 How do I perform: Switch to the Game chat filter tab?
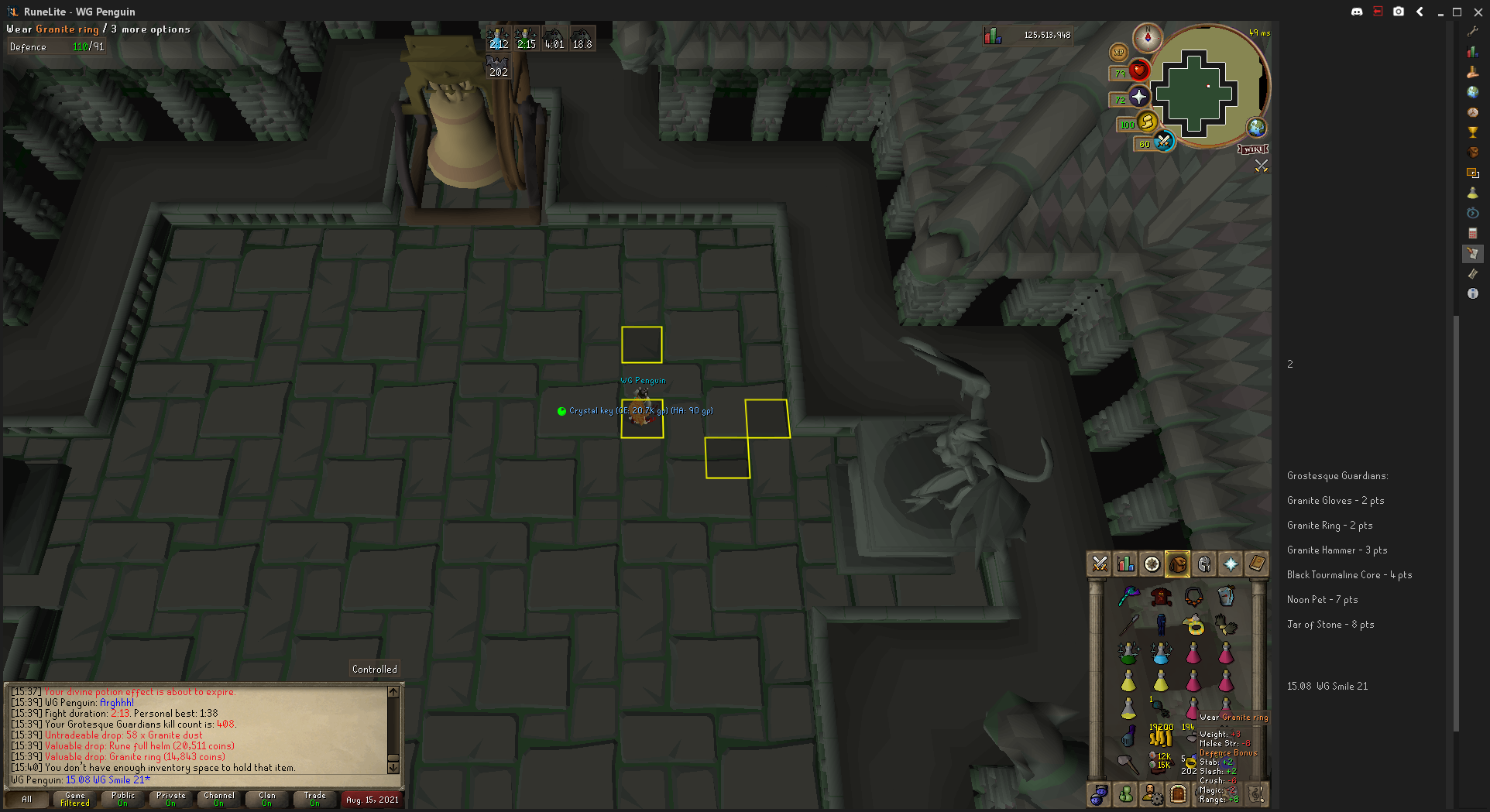pos(75,799)
